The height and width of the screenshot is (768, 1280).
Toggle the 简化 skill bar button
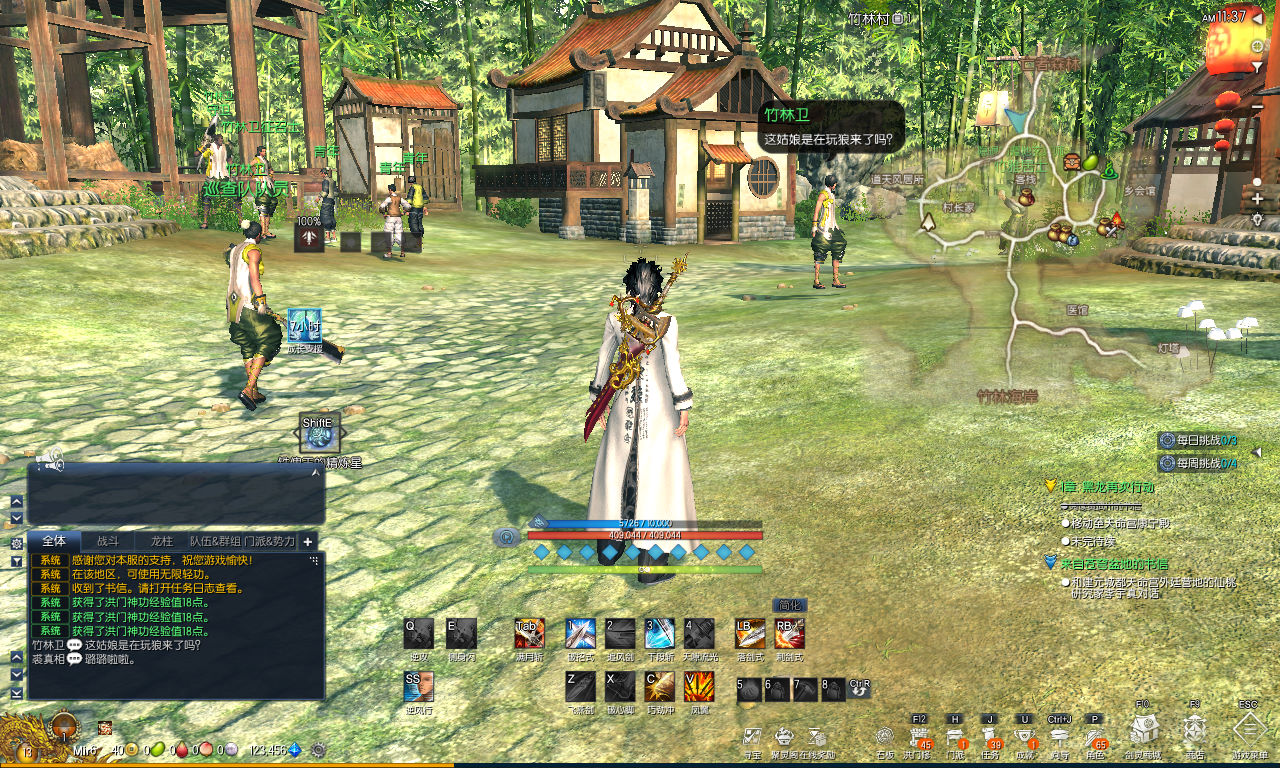click(x=789, y=605)
